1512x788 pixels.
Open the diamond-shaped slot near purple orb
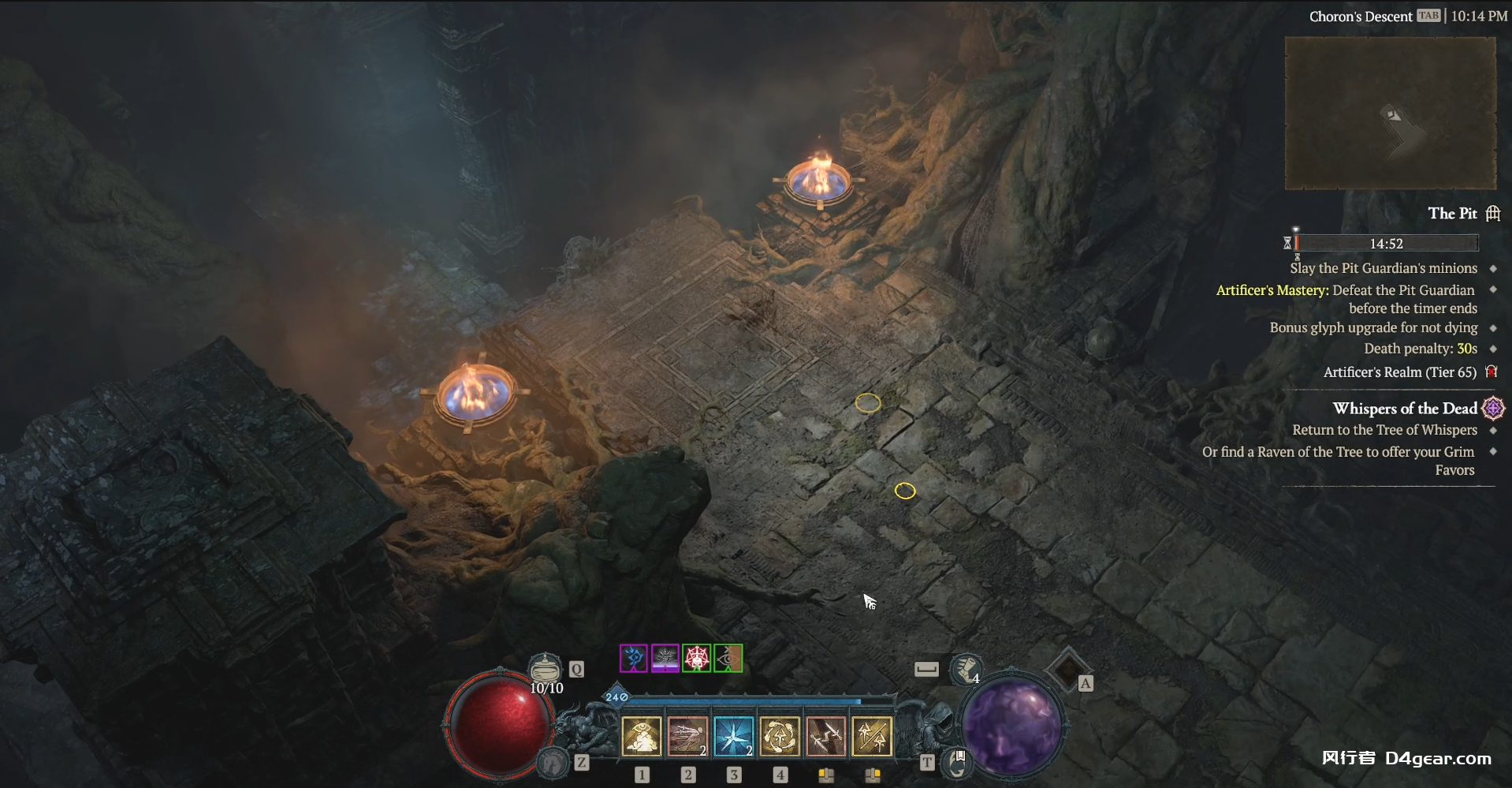pyautogui.click(x=1068, y=670)
